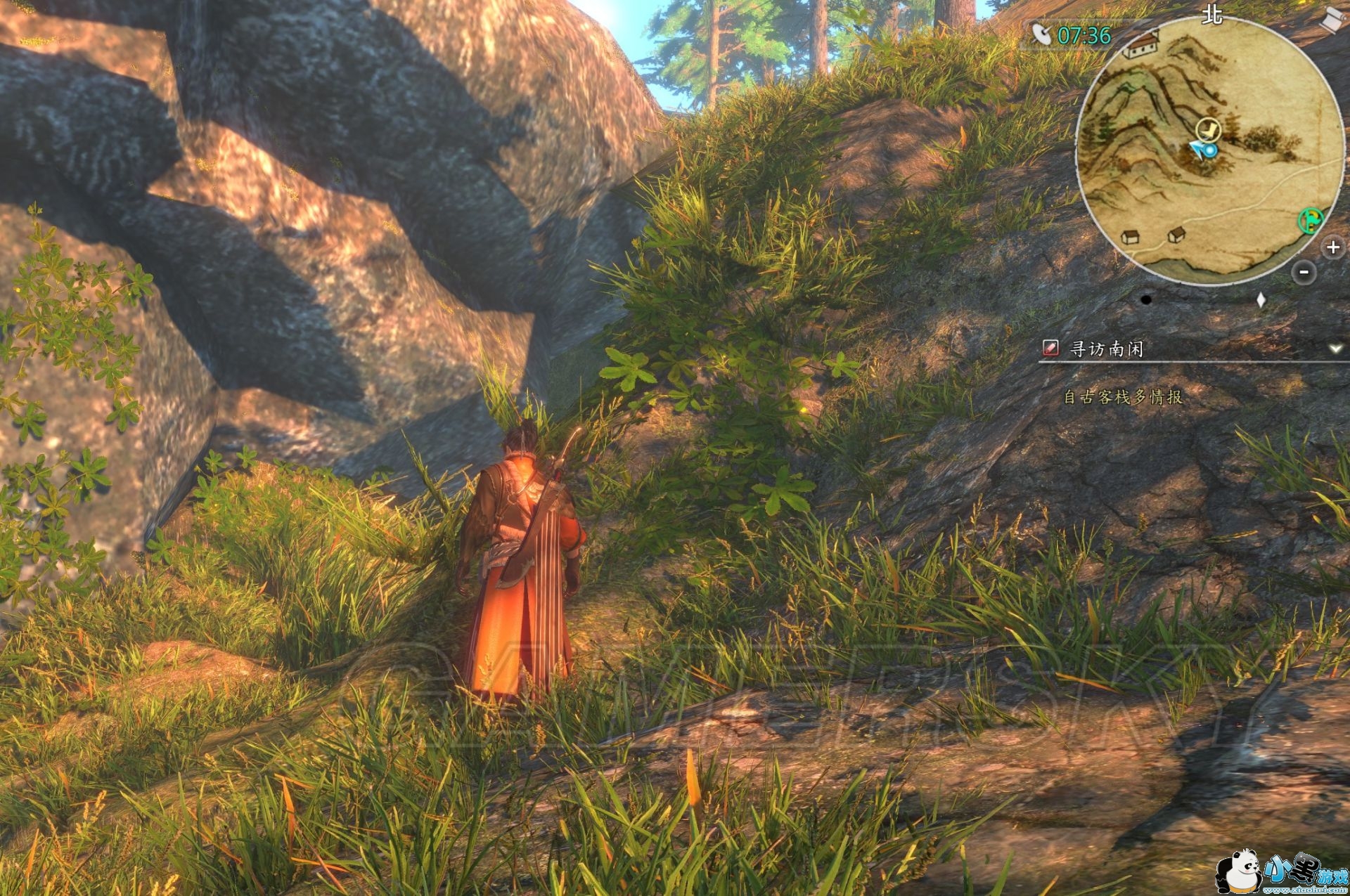Click the red quest icon beside 寻访南闲
1350x896 pixels.
(x=1050, y=348)
